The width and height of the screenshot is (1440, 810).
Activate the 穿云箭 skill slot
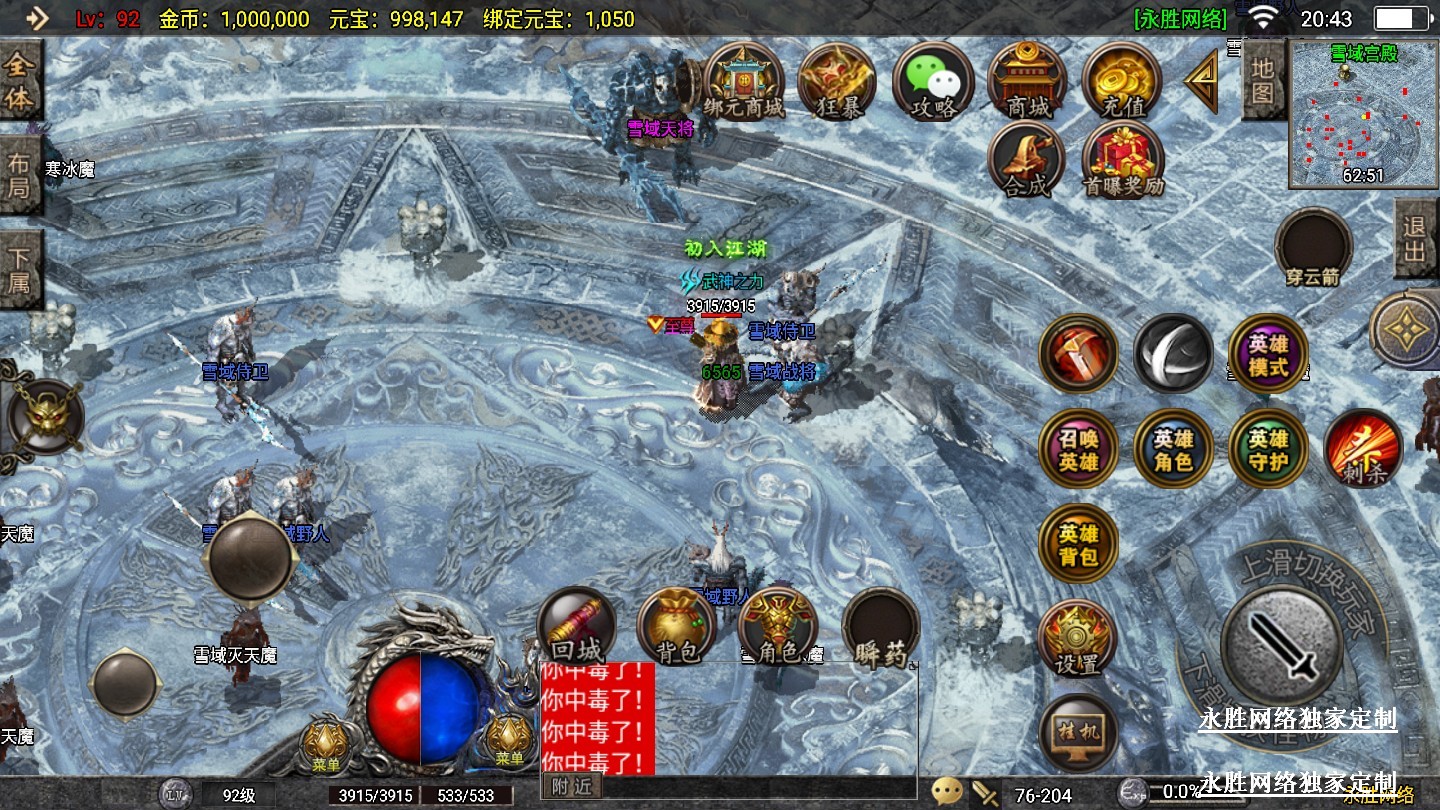coord(1313,247)
